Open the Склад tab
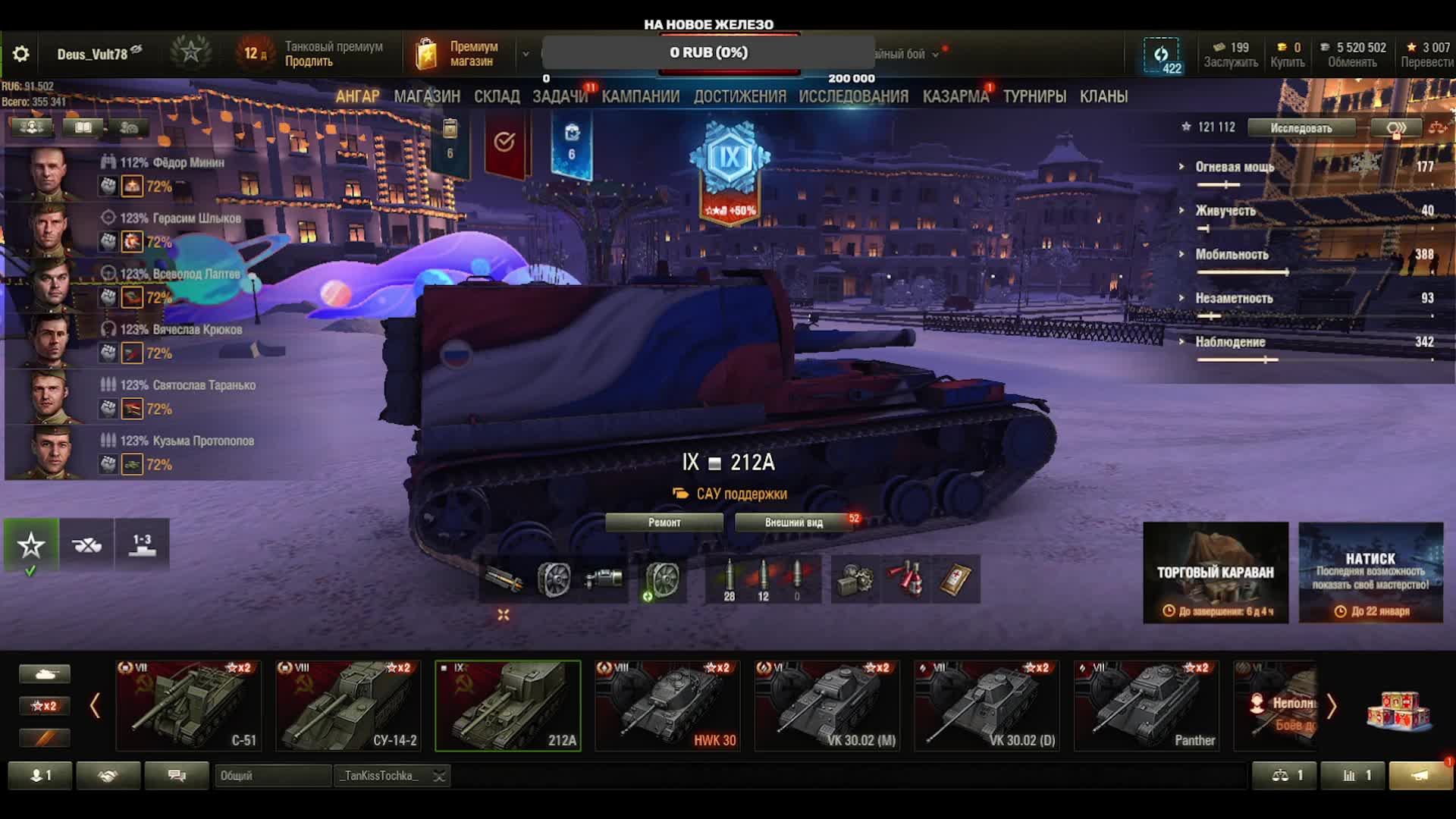Viewport: 1456px width, 819px height. (497, 96)
